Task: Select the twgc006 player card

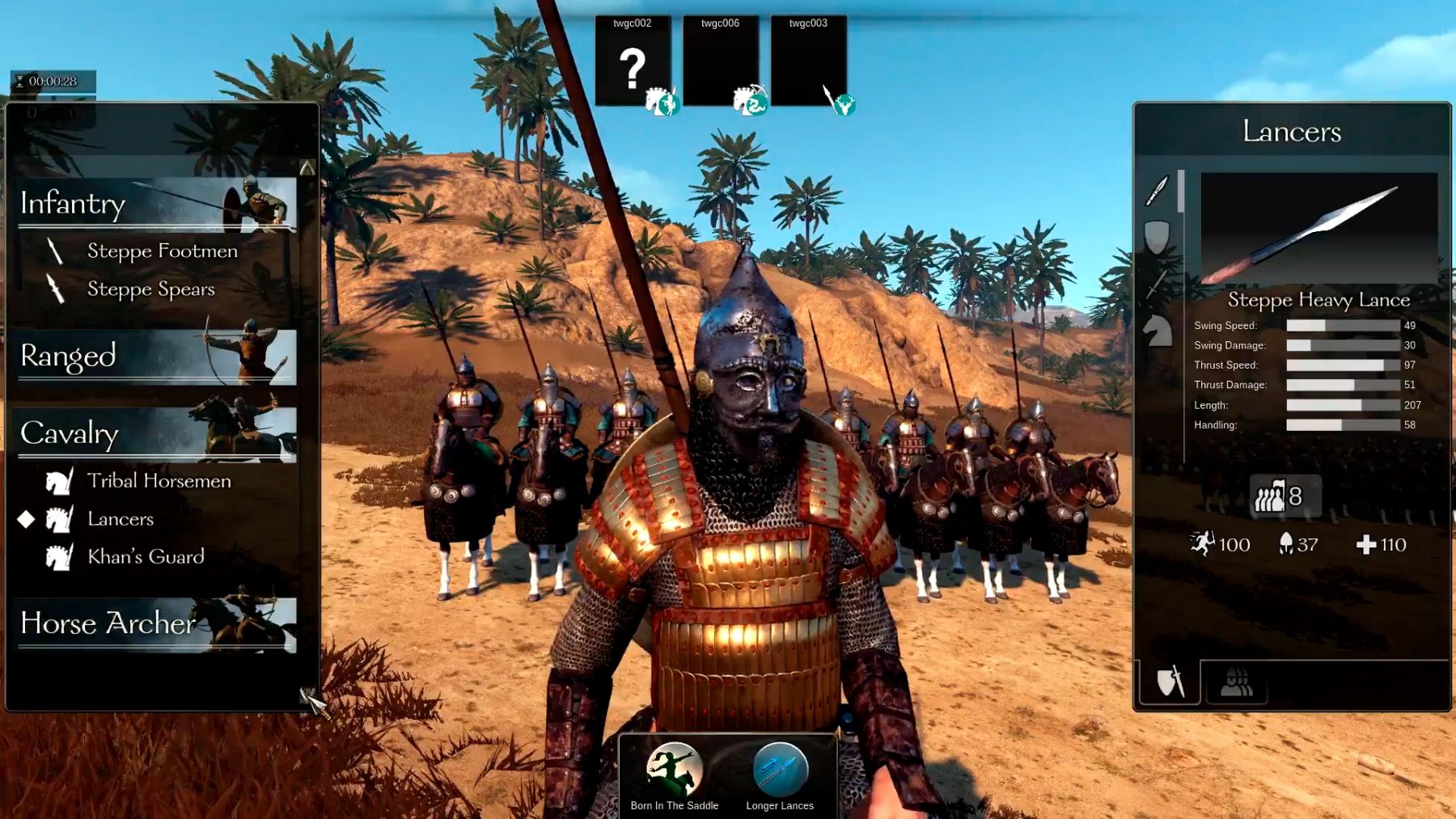Action: pyautogui.click(x=721, y=61)
